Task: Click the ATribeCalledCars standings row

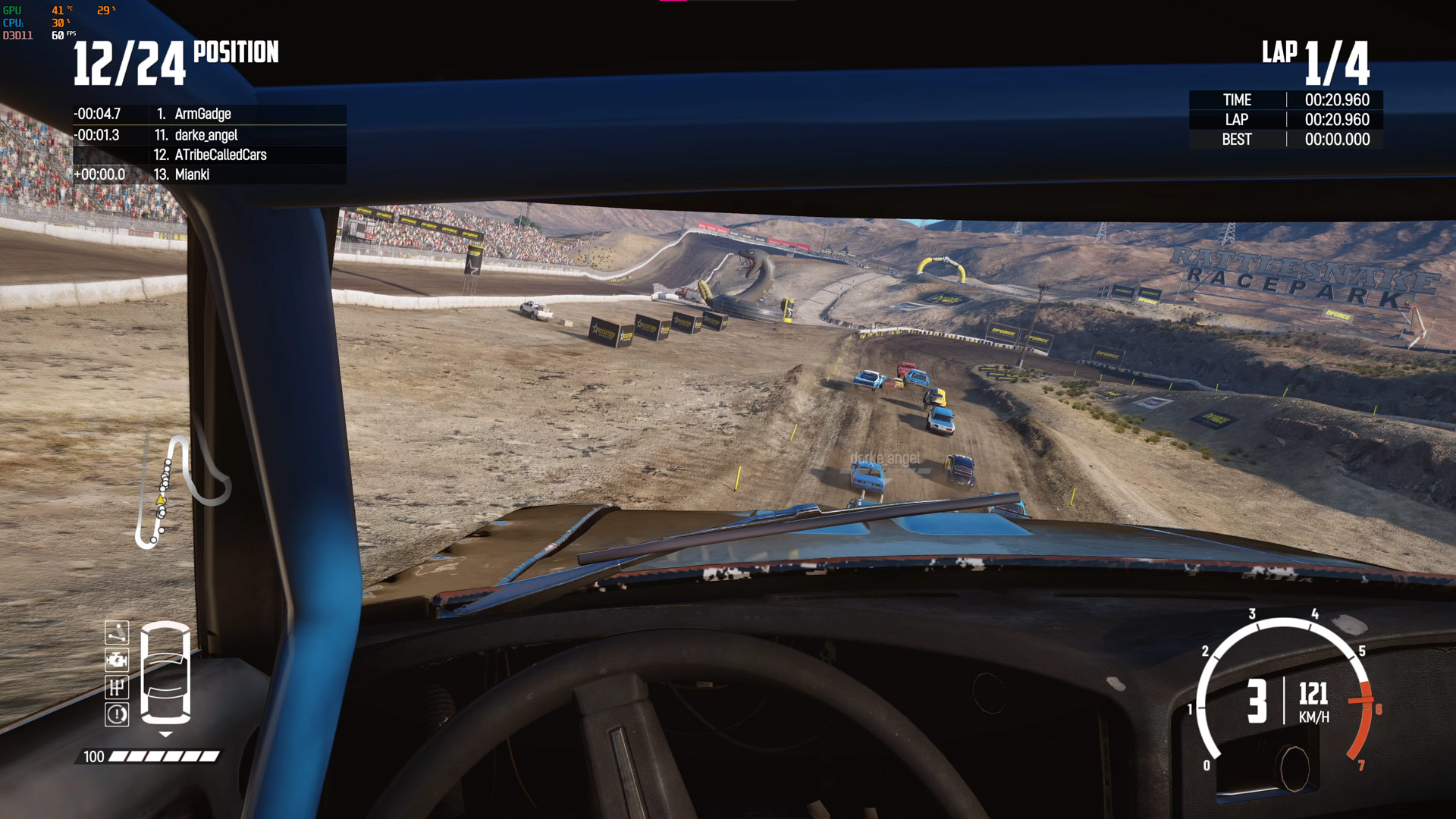Action: point(220,155)
